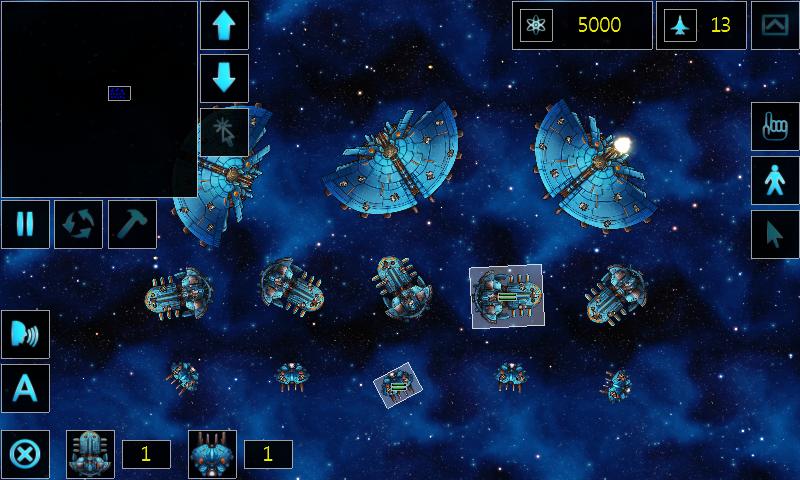Activate the circular arrows recycle button

click(78, 223)
